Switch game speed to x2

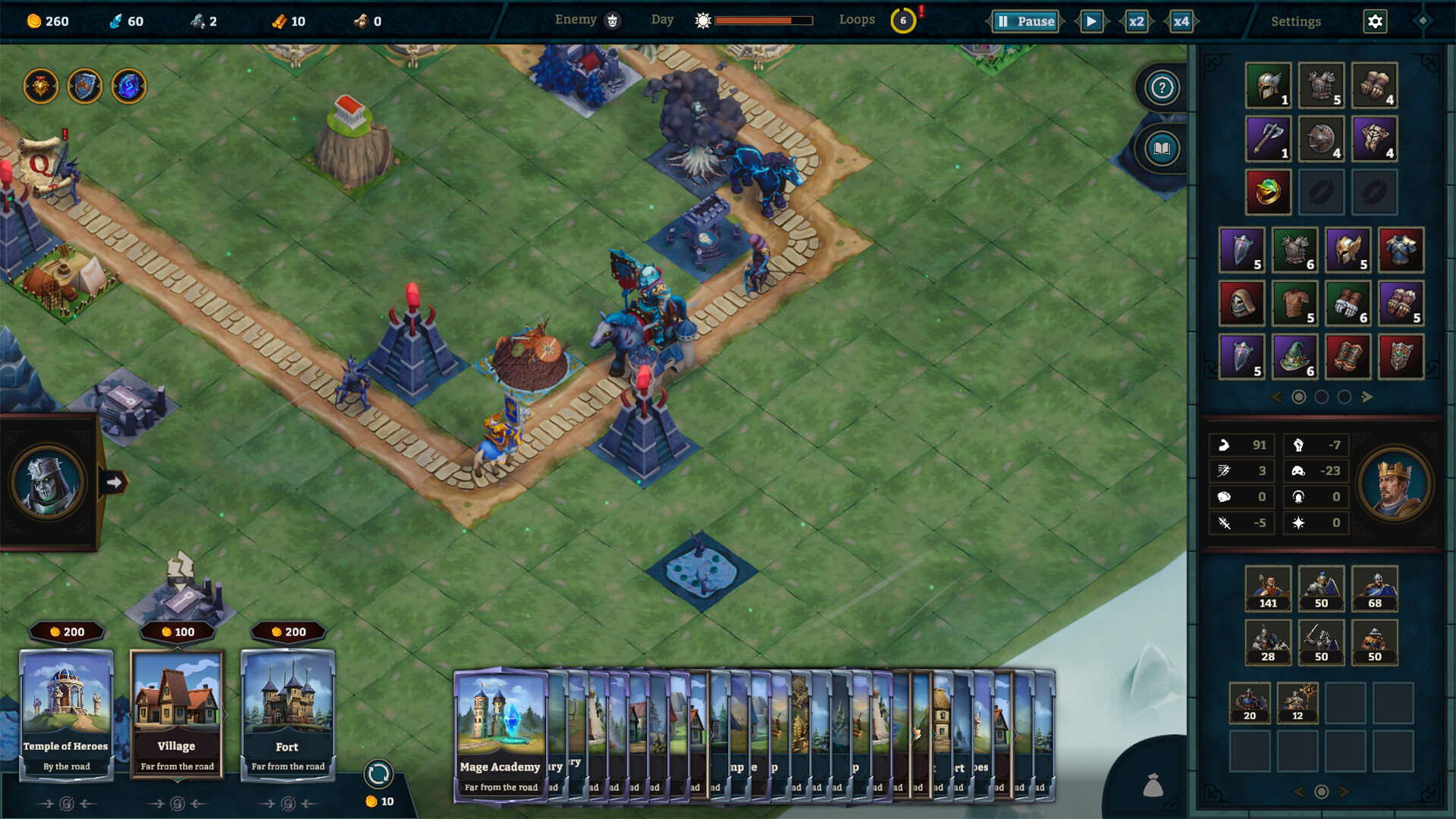click(1136, 21)
